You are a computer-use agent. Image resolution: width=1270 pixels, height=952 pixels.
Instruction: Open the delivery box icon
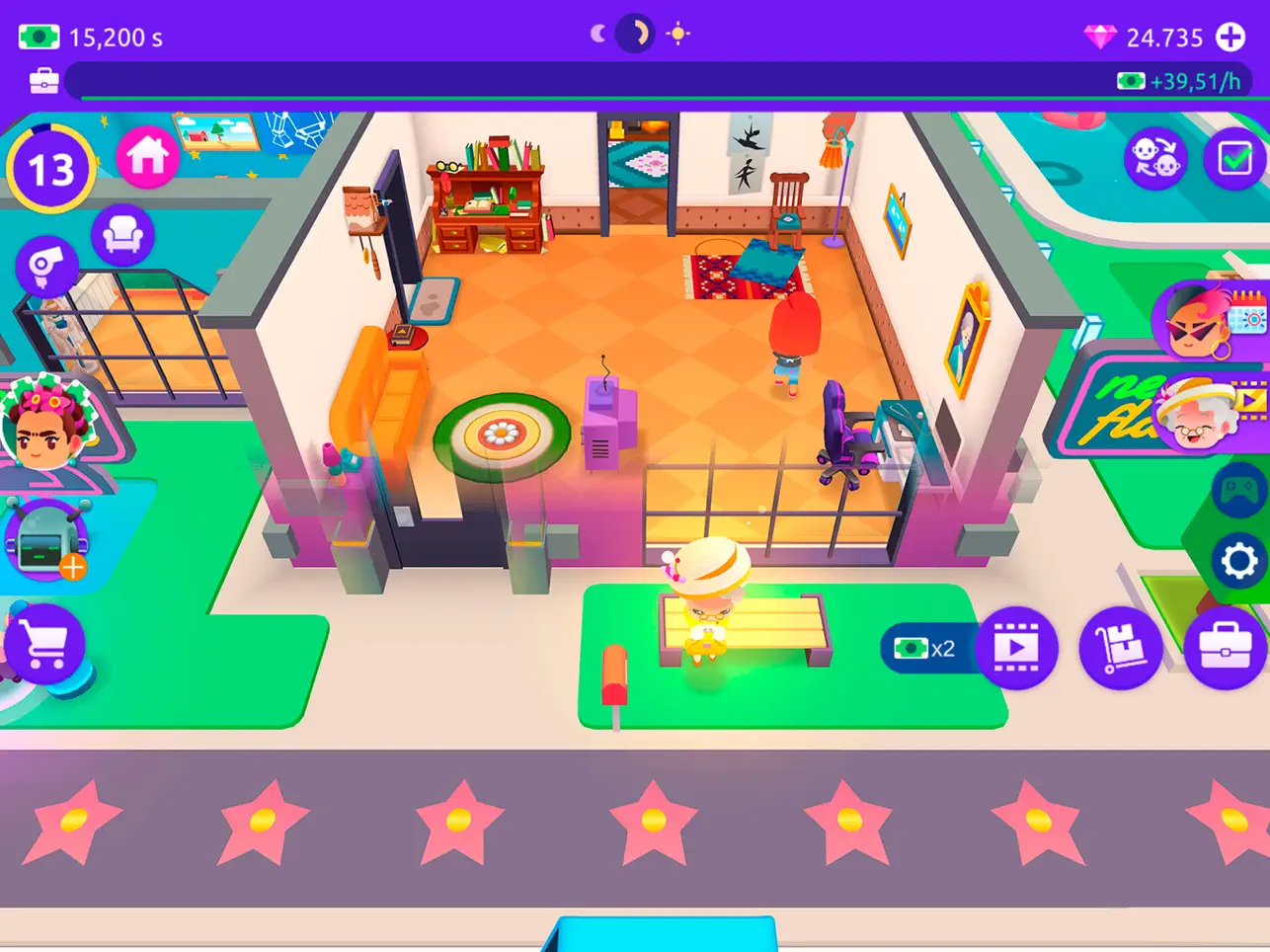pyautogui.click(x=1121, y=649)
